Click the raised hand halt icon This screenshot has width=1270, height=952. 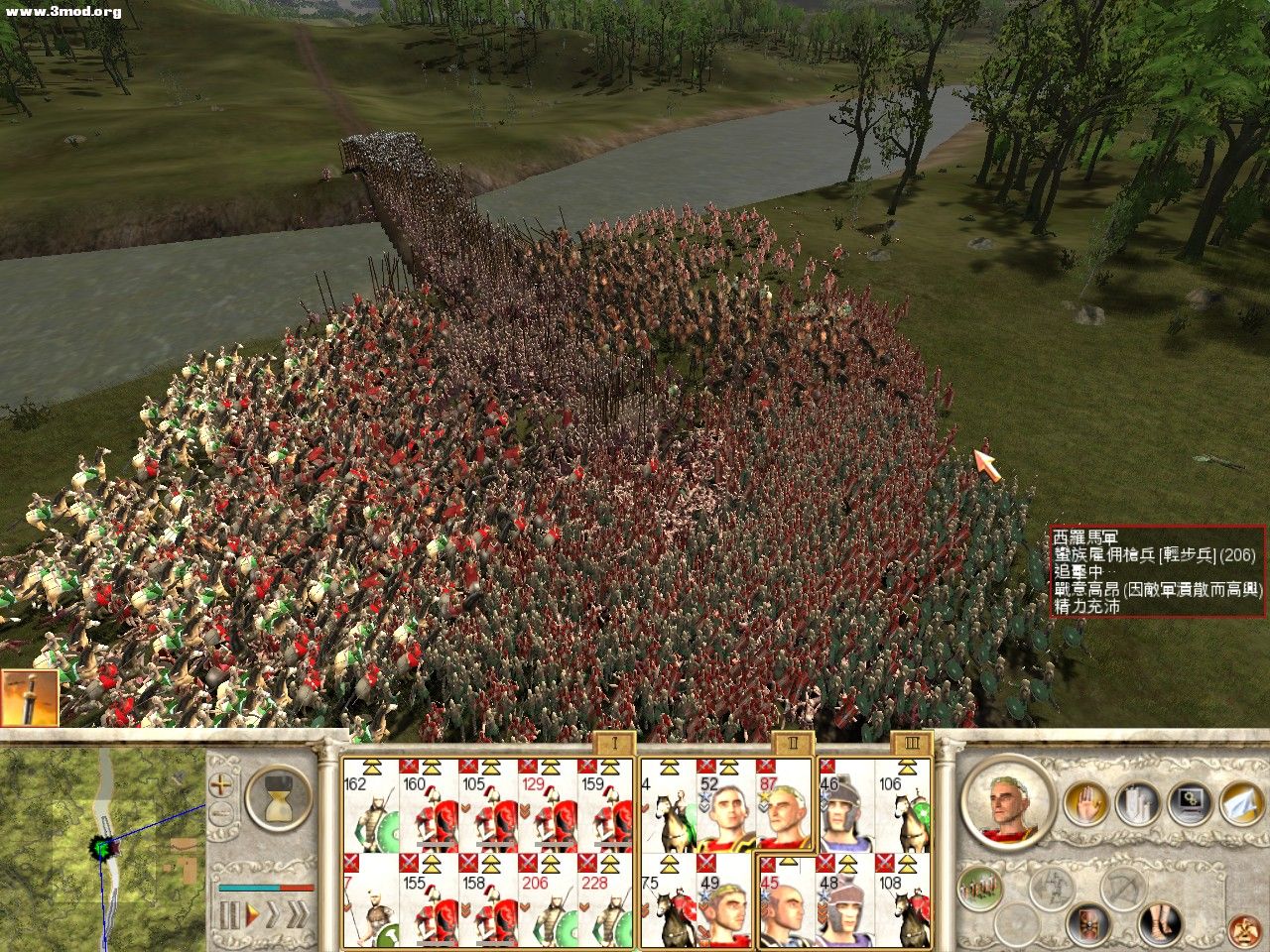pyautogui.click(x=1086, y=803)
